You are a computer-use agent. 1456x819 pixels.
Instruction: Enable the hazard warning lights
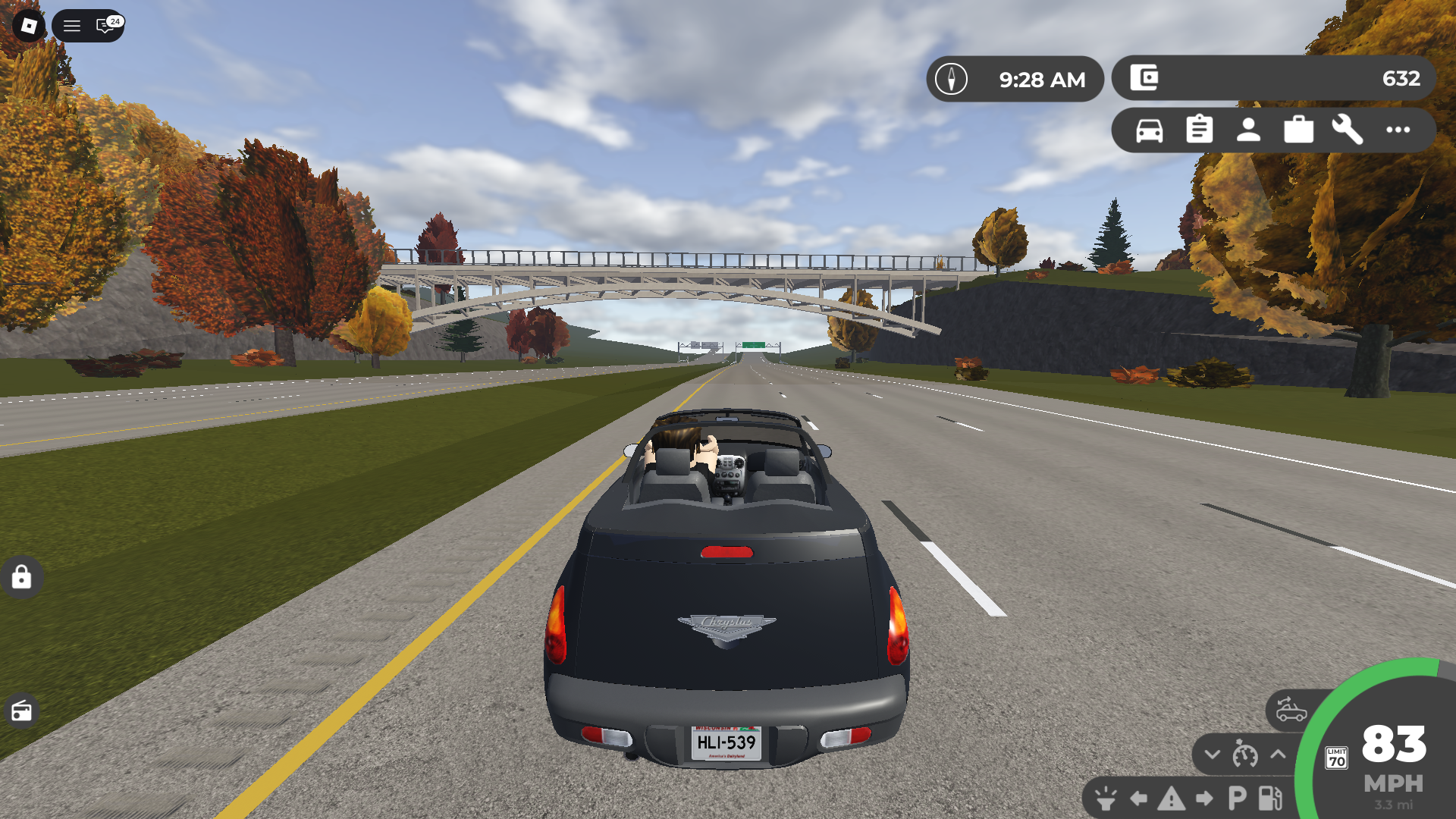pos(1172,800)
